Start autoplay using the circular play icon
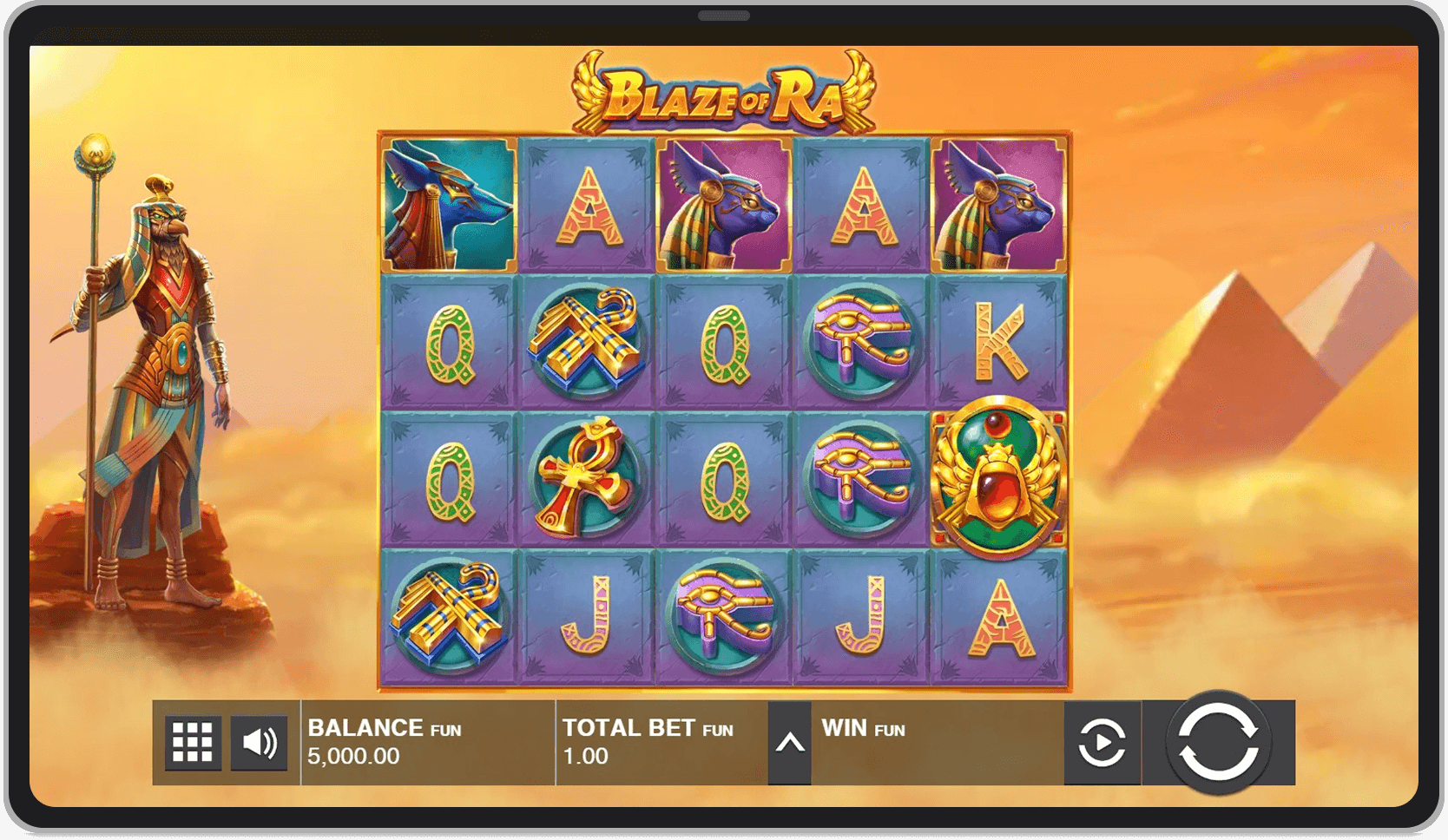Screen dimensions: 1448x840 pyautogui.click(x=1102, y=742)
